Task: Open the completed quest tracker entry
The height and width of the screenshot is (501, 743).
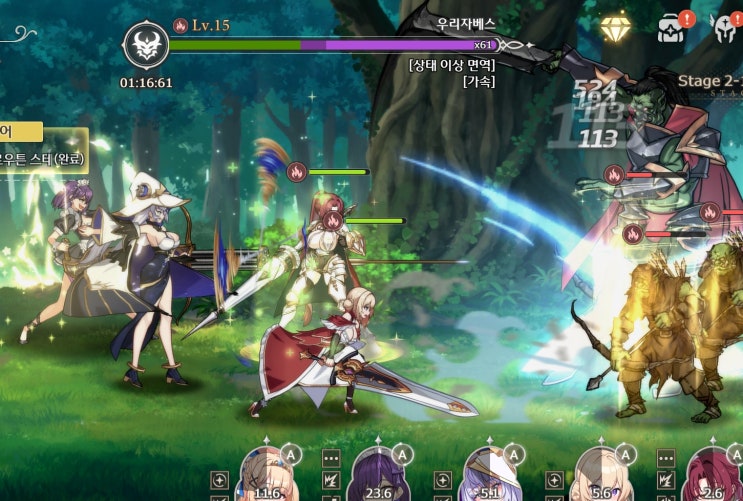Action: [42, 158]
